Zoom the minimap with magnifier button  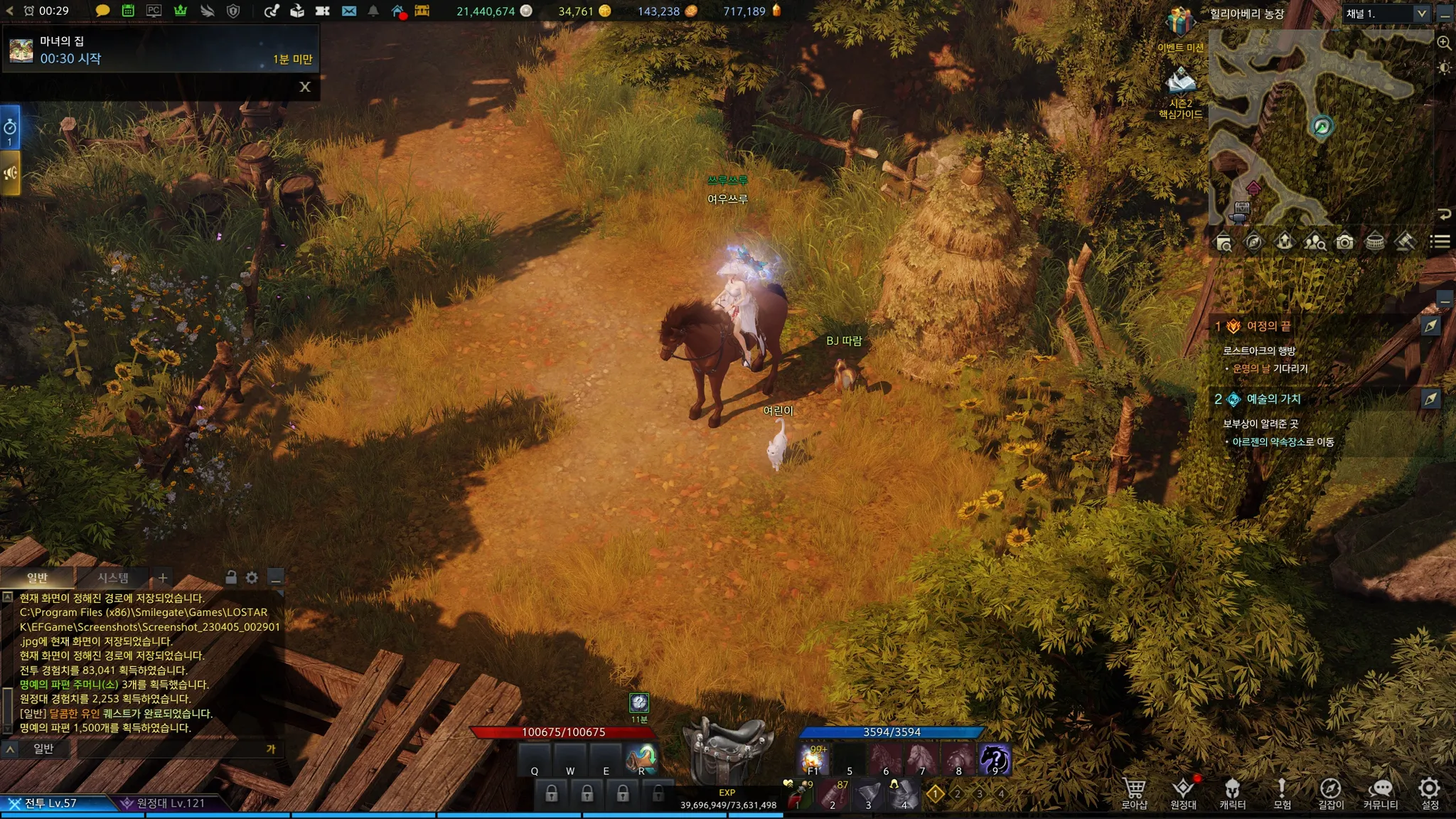click(x=1444, y=43)
